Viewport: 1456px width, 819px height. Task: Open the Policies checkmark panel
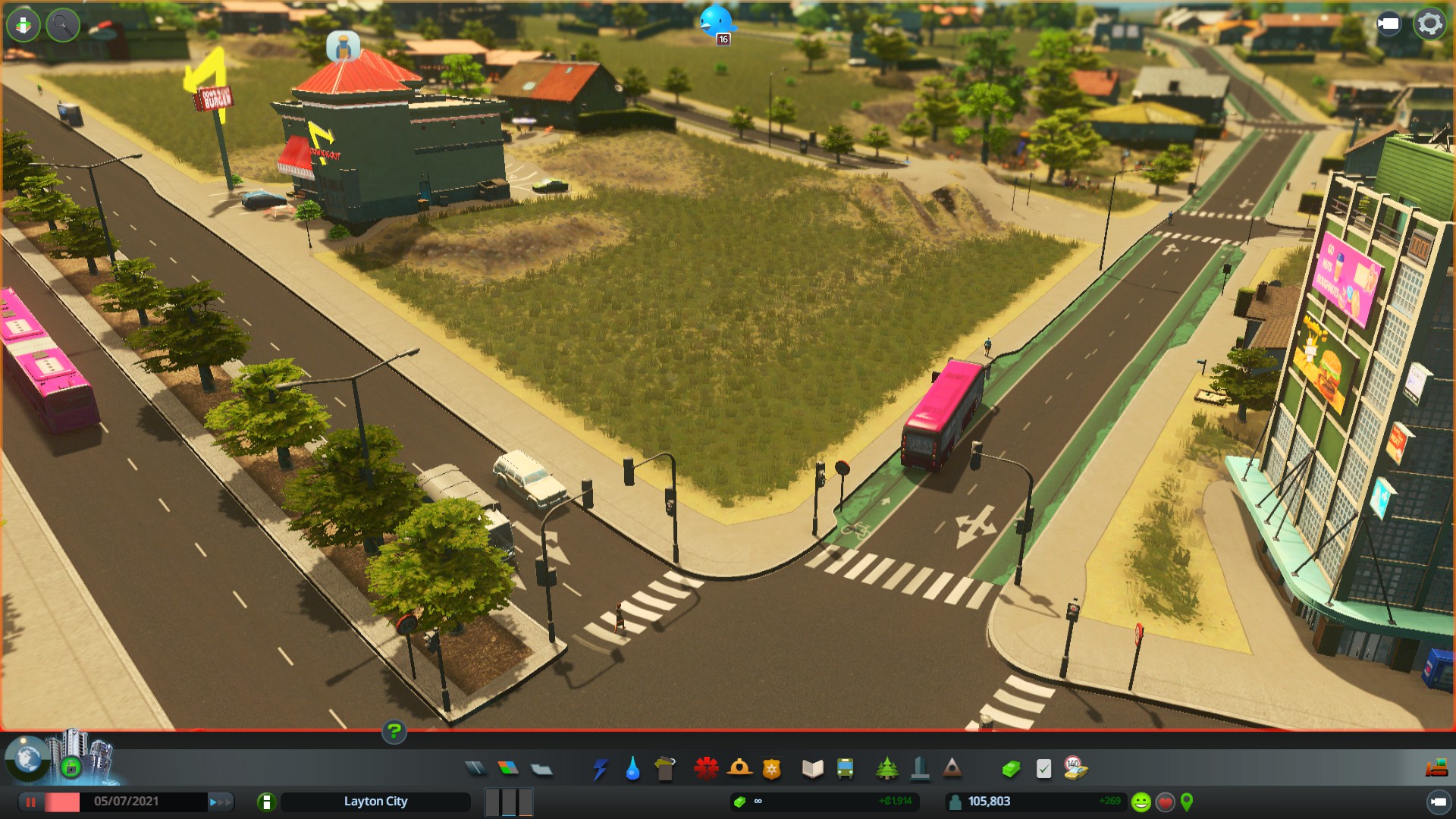pos(1043,769)
